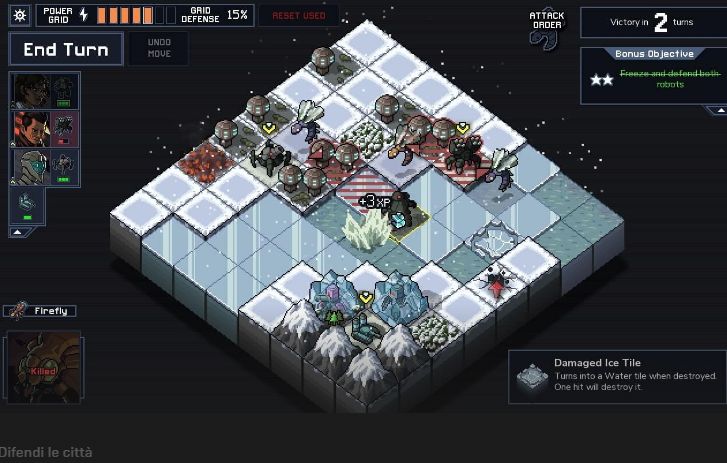Screen dimensions: 727x463
Task: Show the Attack Order overlay
Action: click(547, 26)
